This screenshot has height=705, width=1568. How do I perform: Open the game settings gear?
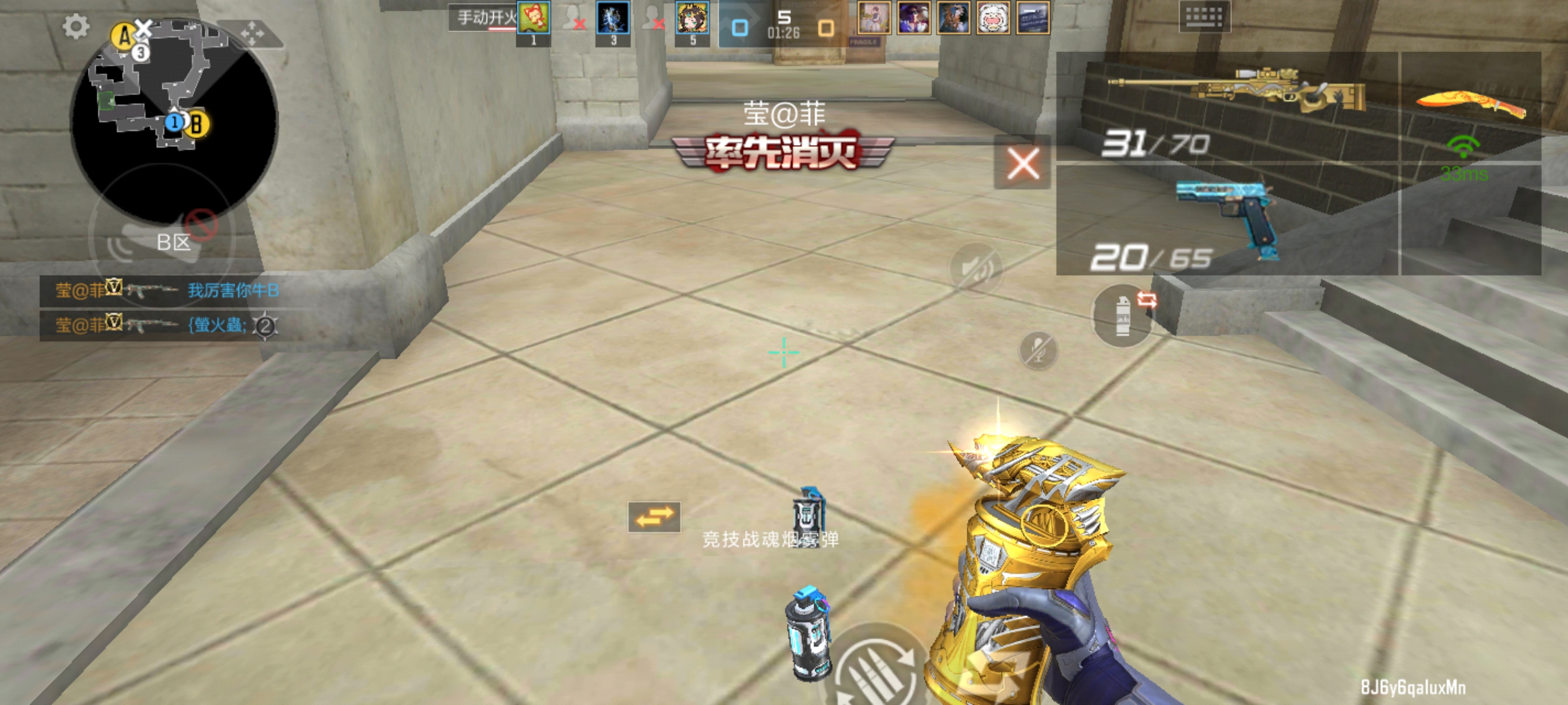point(76,25)
